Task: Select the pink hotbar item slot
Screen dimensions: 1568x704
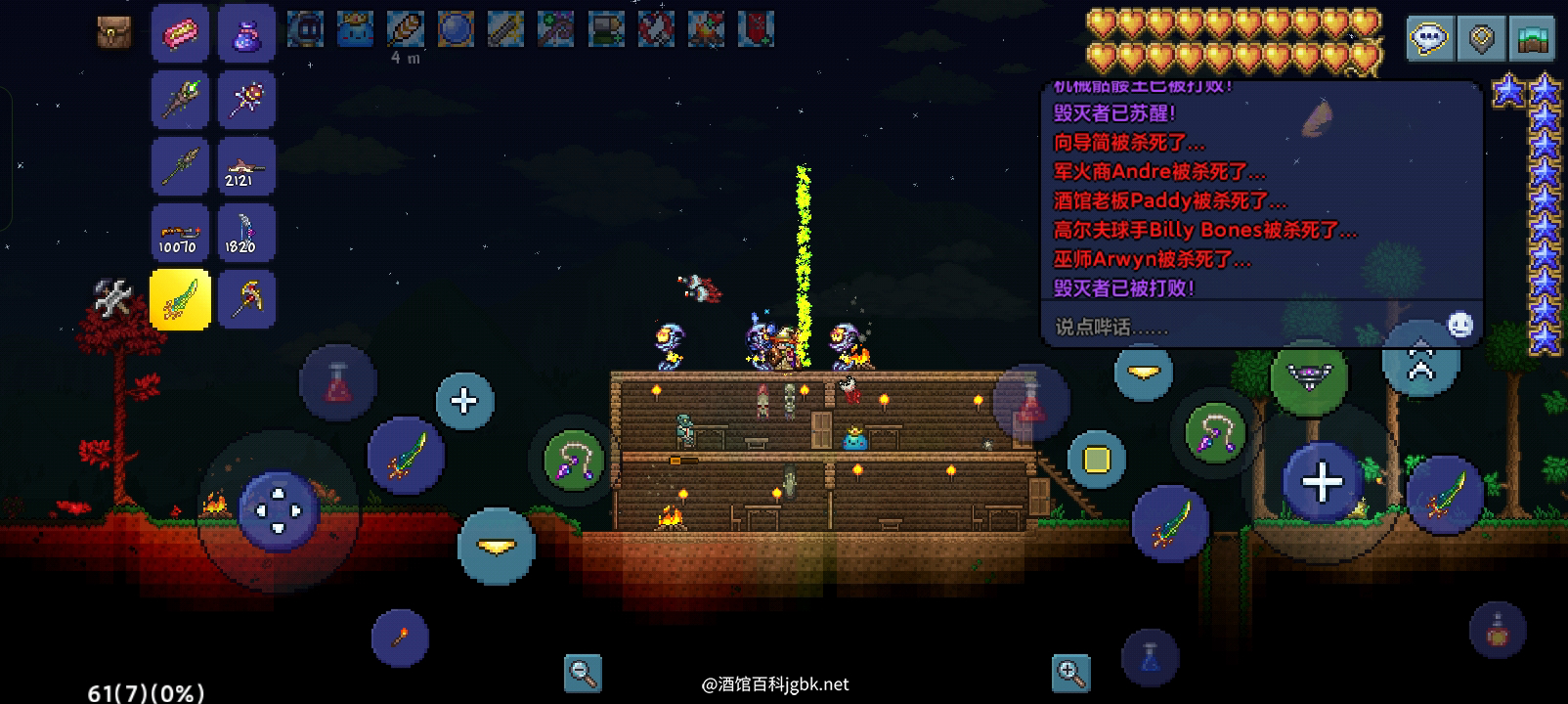Action: coord(180,34)
